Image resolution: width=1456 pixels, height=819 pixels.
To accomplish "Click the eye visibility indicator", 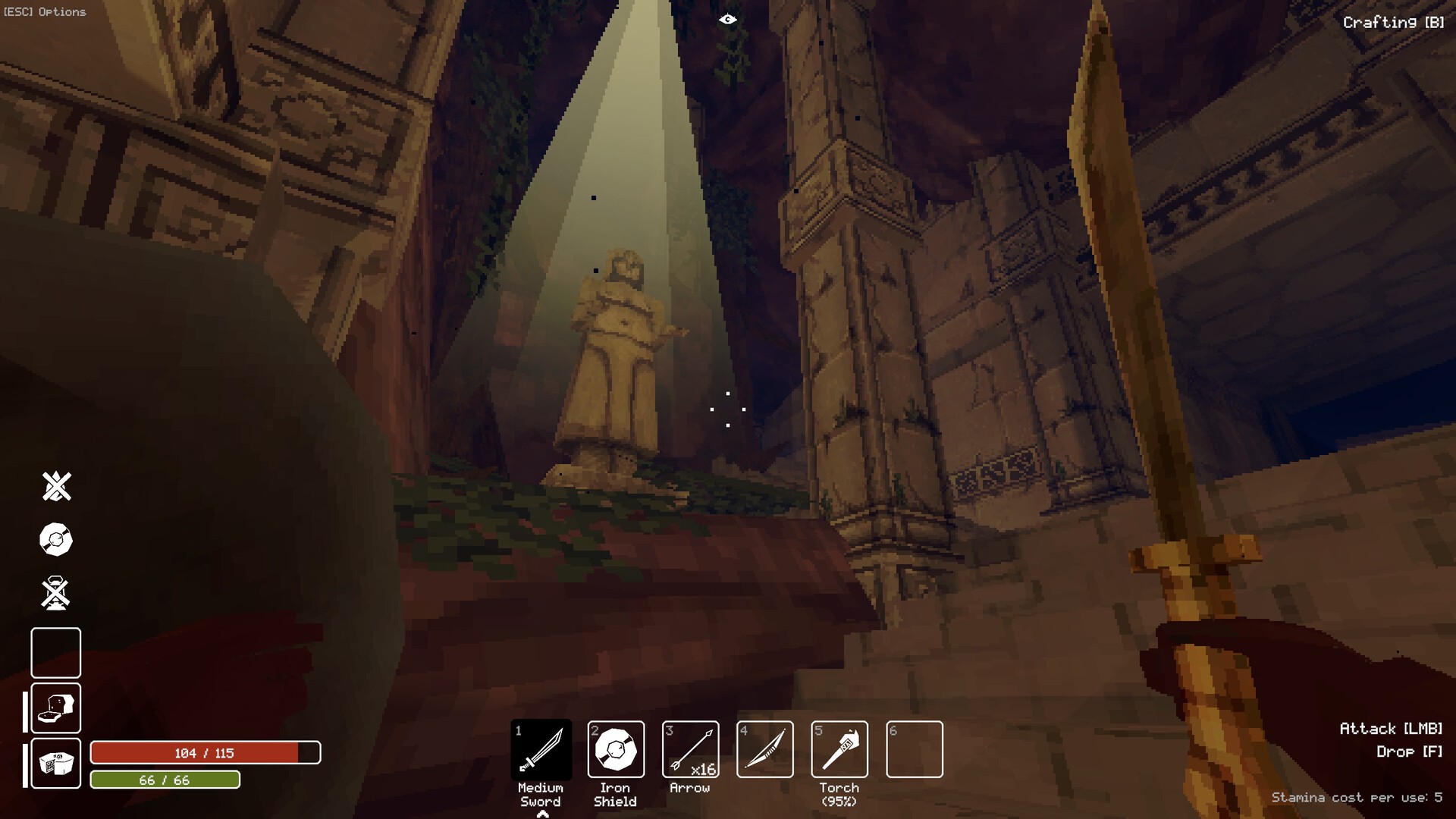I will [x=727, y=20].
